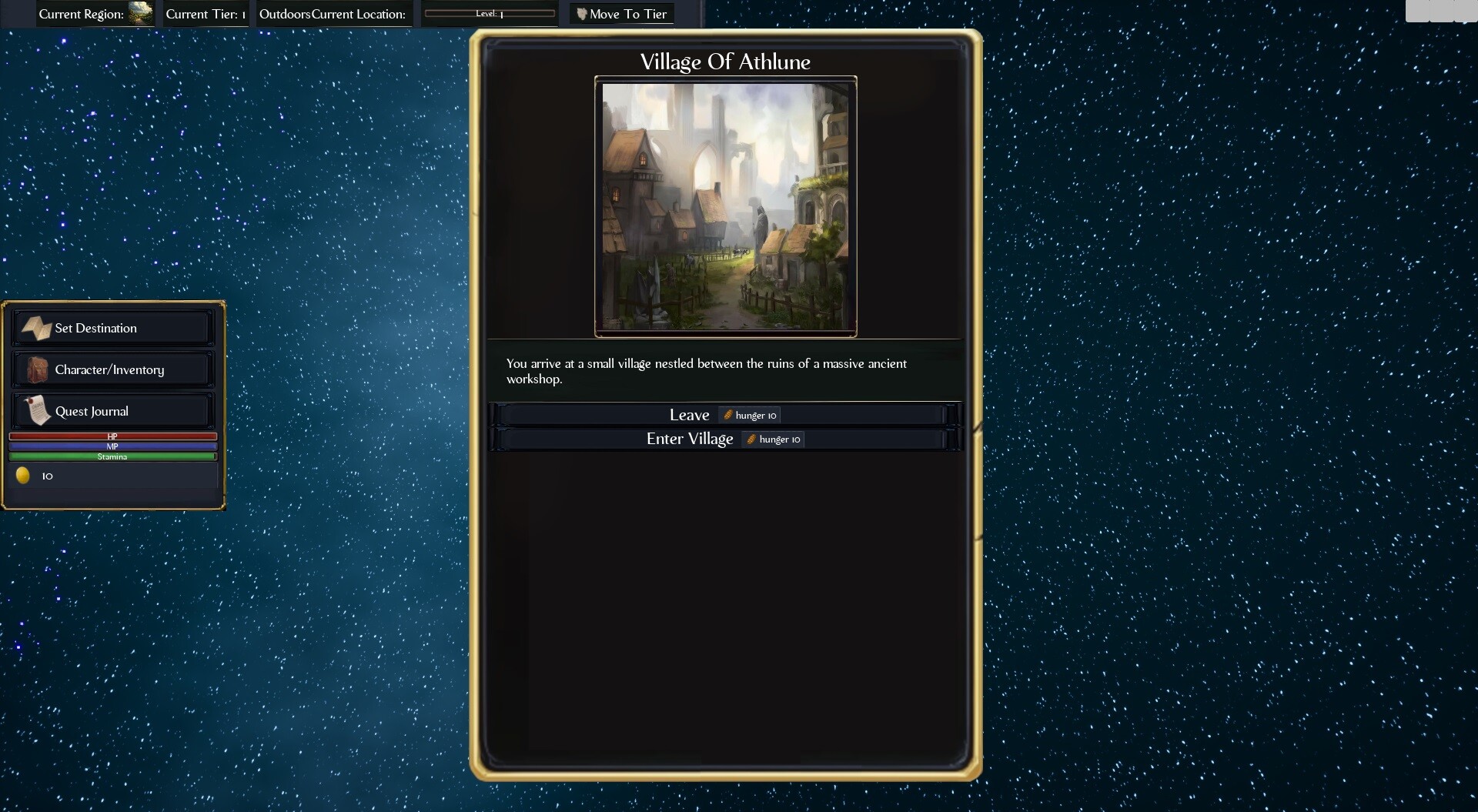
Task: Select the Set Destination map icon
Action: (36, 327)
